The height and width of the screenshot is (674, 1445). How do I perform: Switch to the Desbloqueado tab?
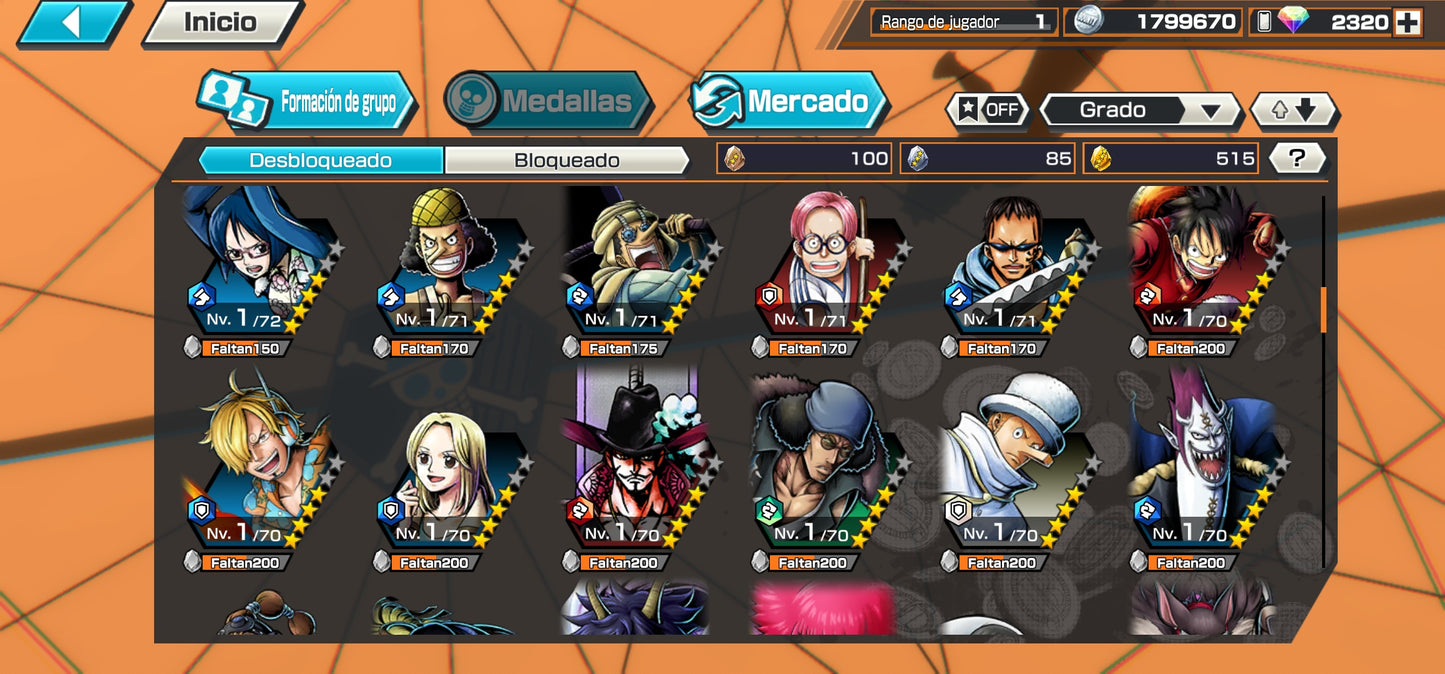point(320,160)
